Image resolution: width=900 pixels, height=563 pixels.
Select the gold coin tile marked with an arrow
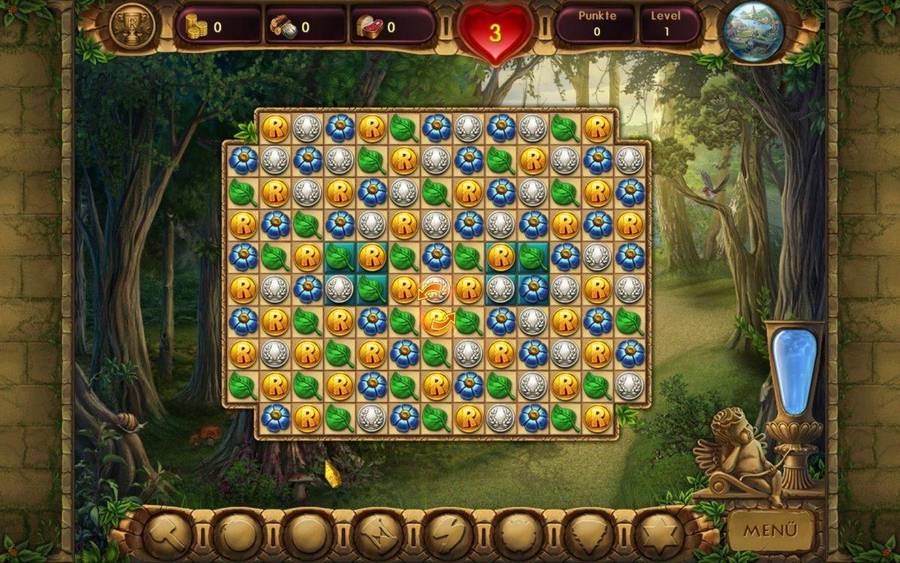[x=435, y=321]
